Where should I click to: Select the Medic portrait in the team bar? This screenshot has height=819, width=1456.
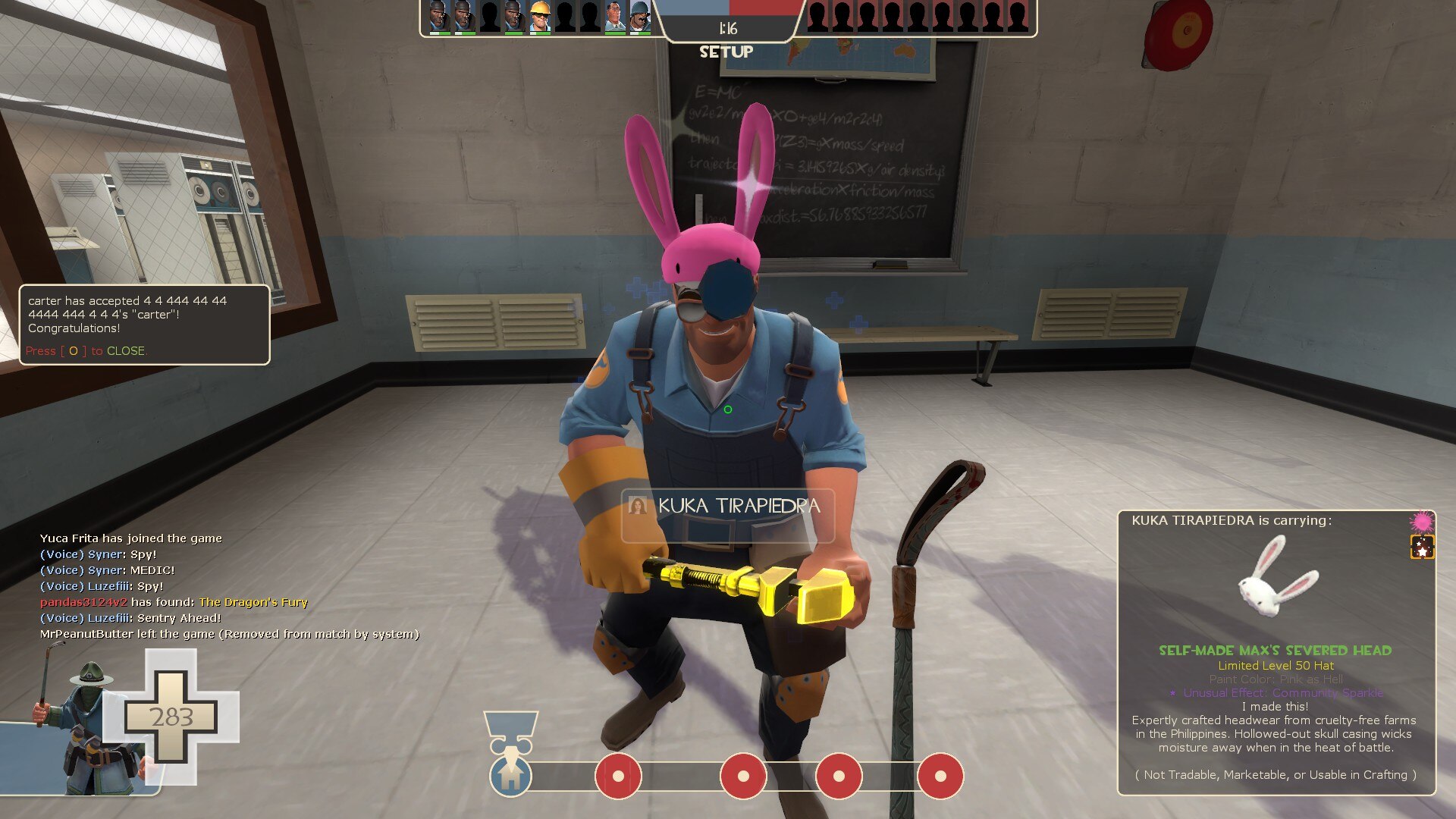614,17
